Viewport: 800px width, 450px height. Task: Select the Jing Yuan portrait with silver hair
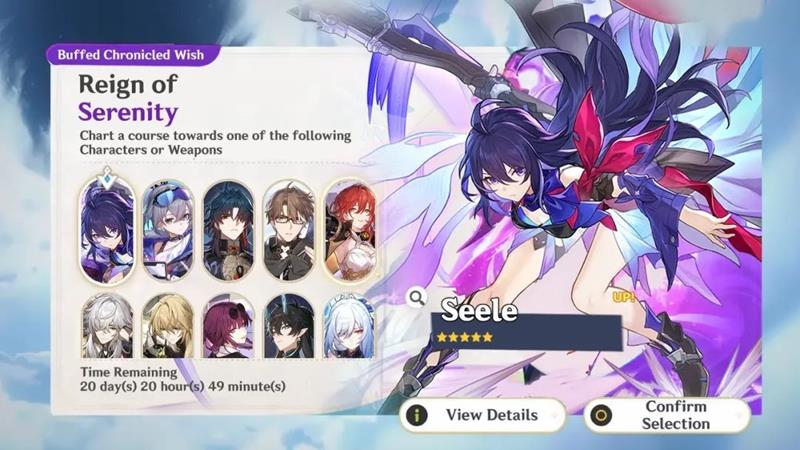(x=106, y=325)
